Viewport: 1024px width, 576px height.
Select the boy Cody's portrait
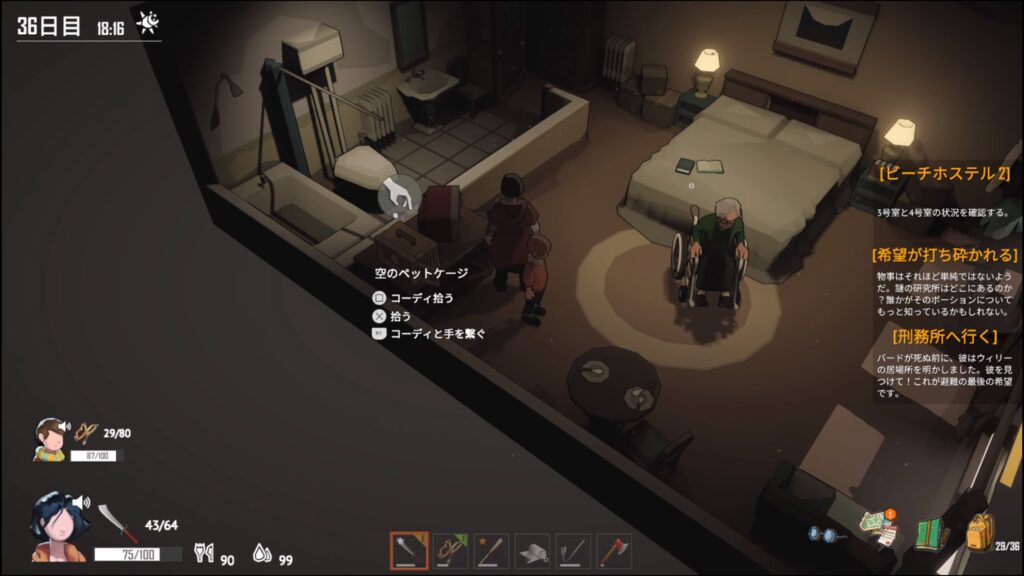pyautogui.click(x=49, y=439)
